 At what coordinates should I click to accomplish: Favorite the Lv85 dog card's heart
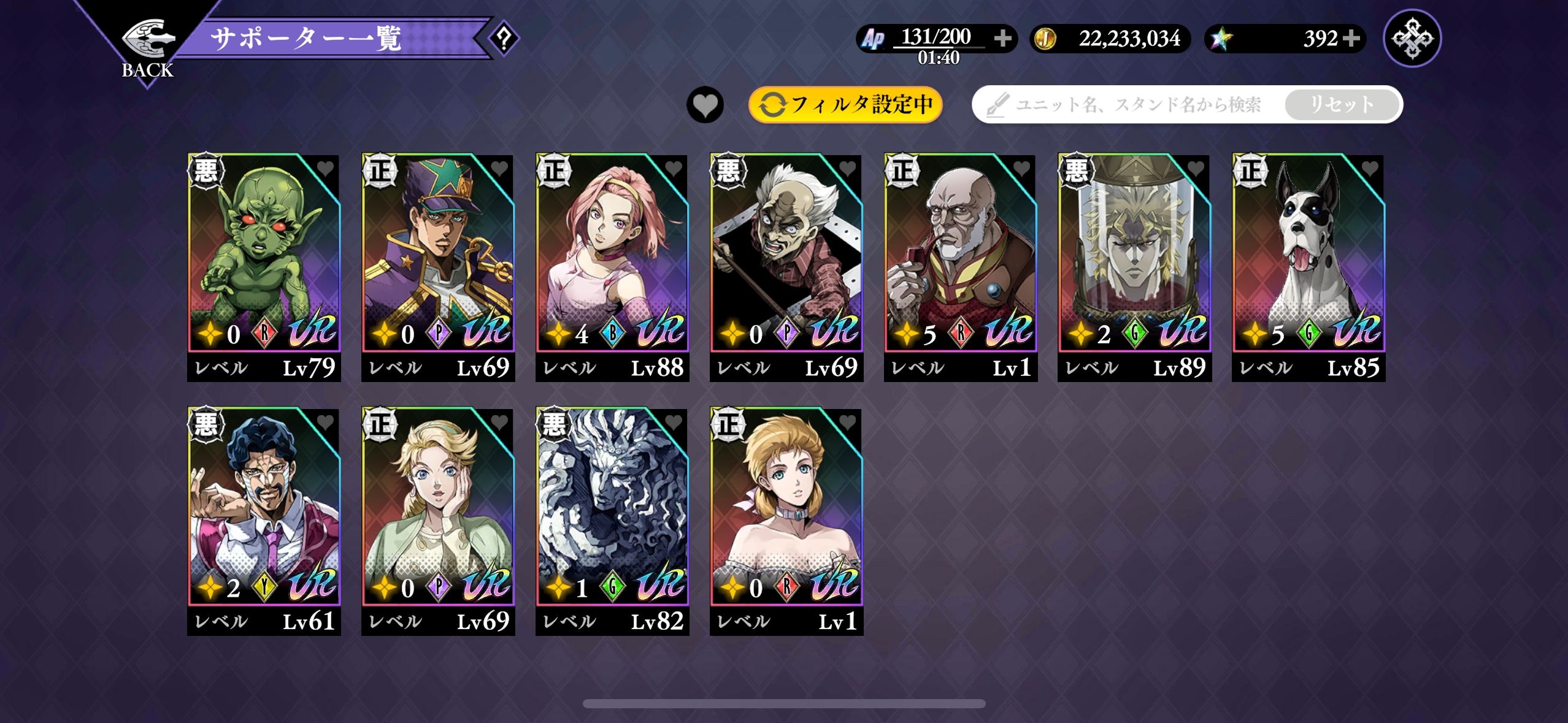coord(1369,168)
